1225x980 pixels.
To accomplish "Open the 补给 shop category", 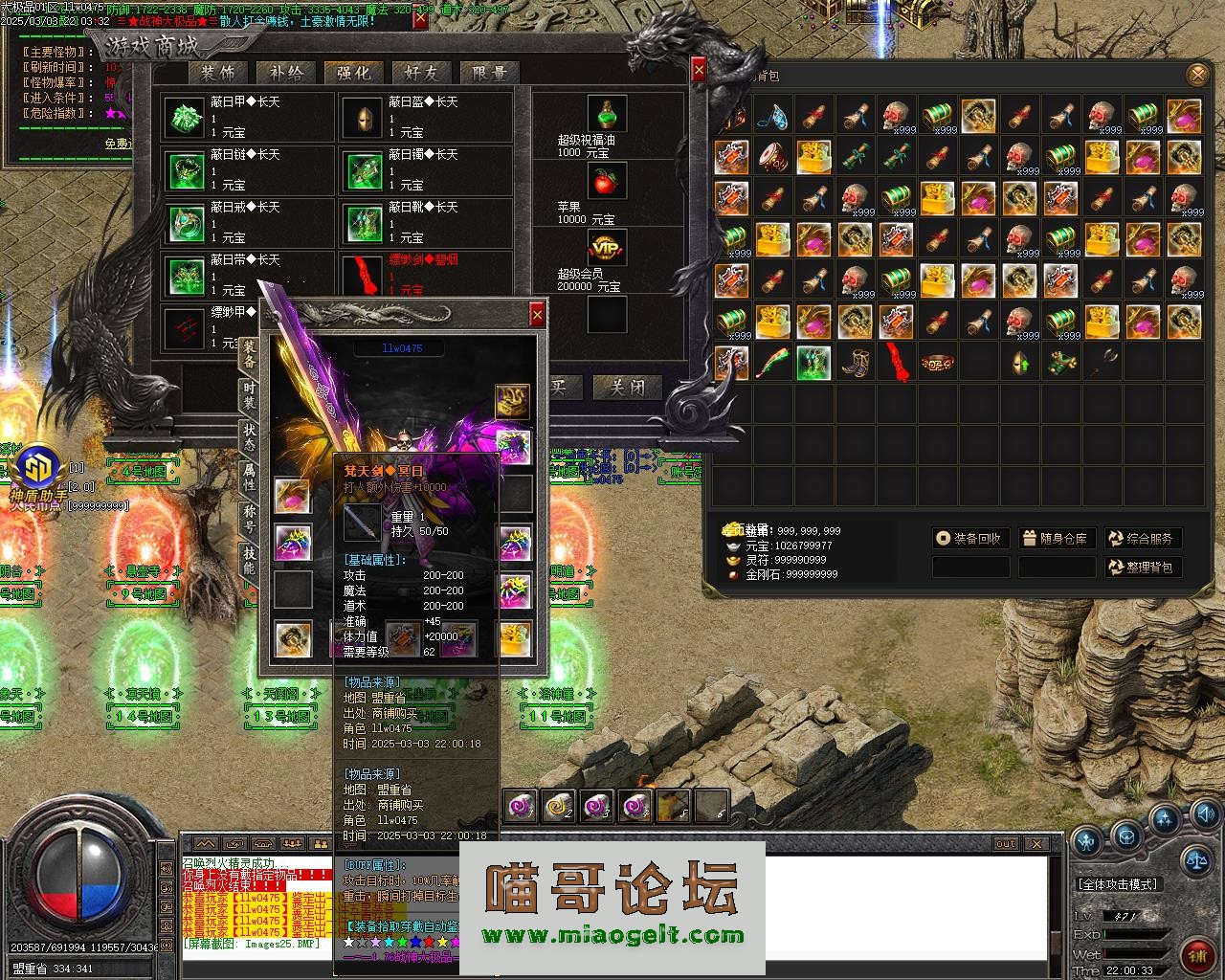I will 286,73.
